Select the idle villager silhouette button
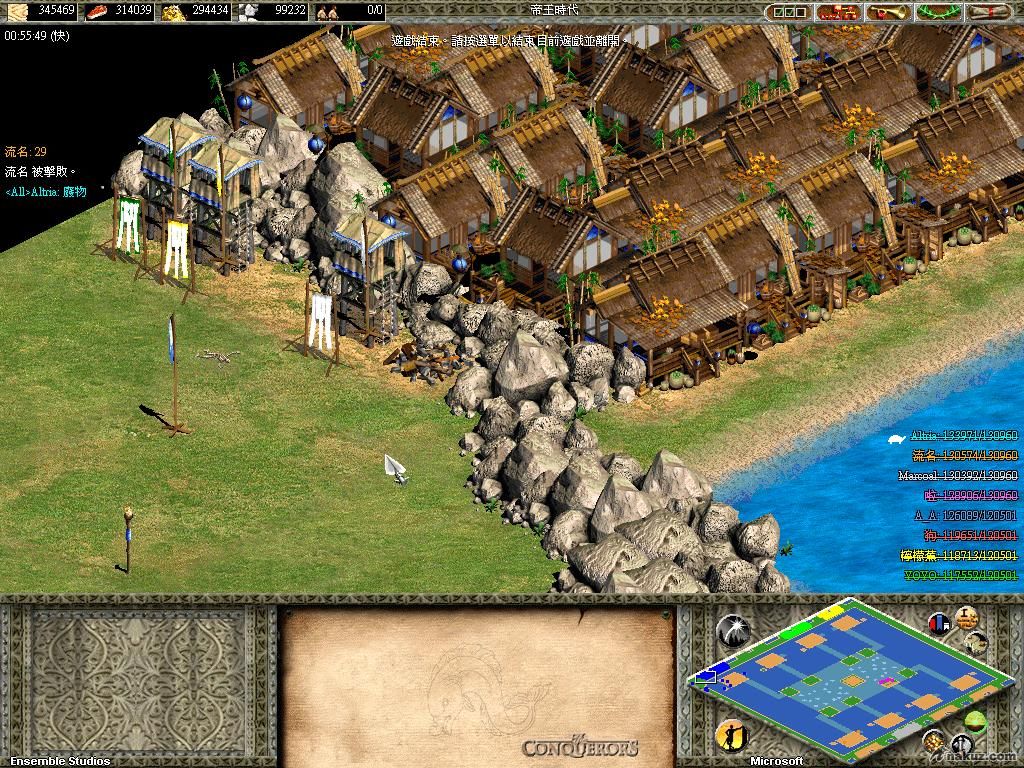Viewport: 1024px width, 768px height. pos(731,735)
